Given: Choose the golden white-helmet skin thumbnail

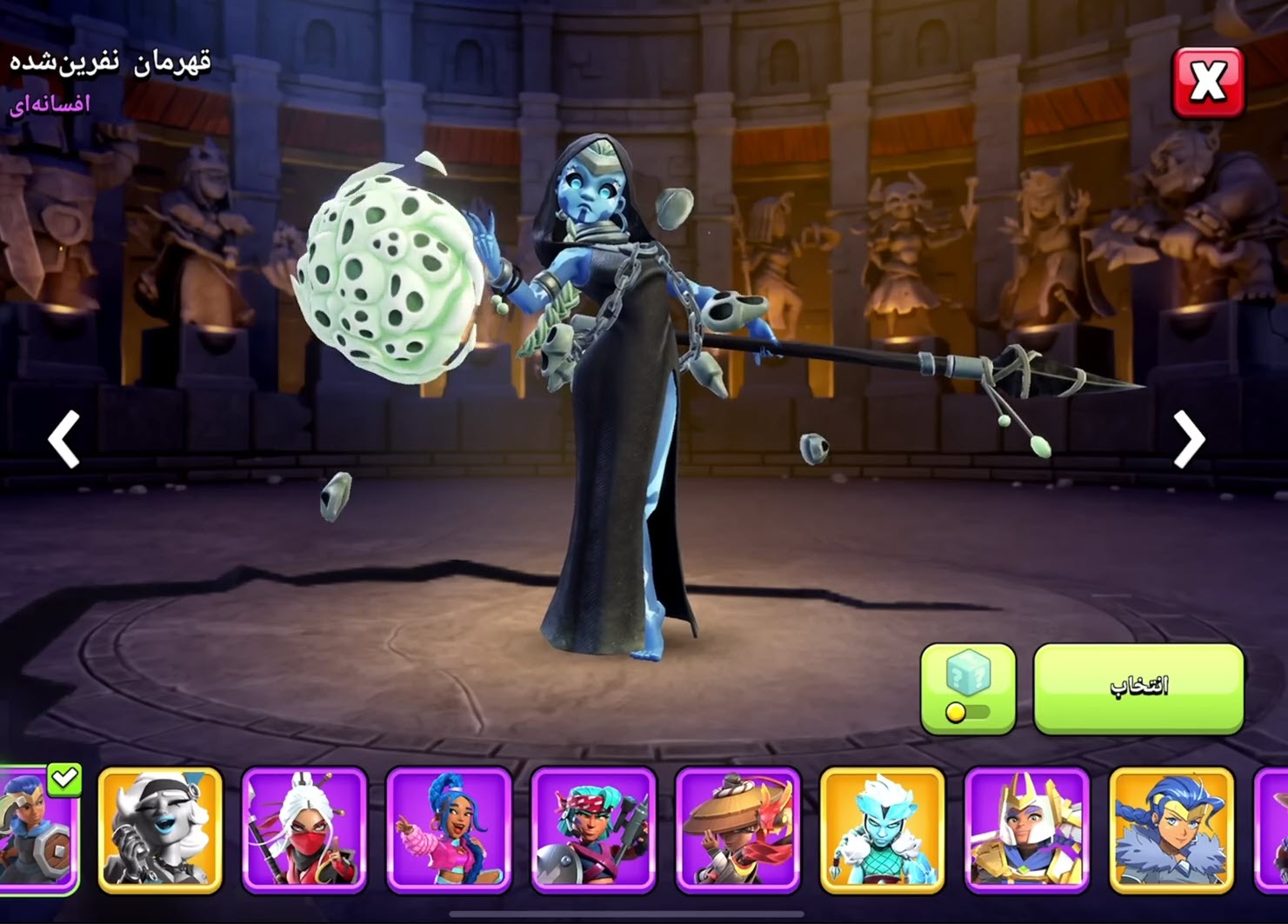Looking at the screenshot, I should [x=1026, y=829].
